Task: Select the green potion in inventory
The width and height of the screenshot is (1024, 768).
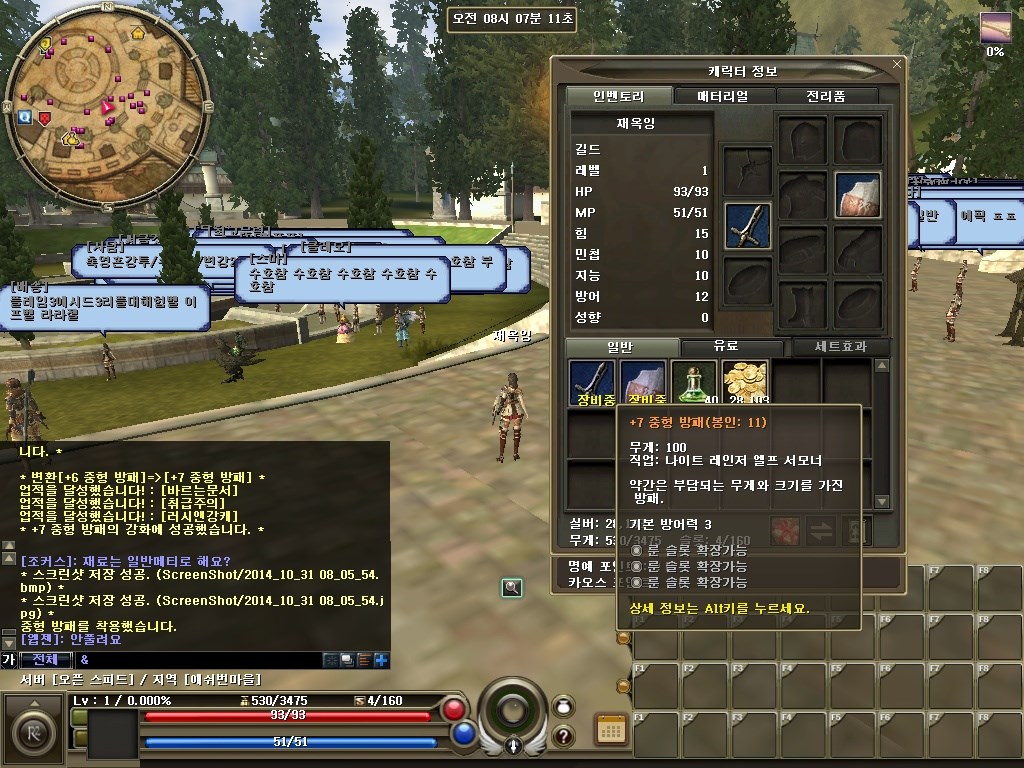Action: click(694, 383)
